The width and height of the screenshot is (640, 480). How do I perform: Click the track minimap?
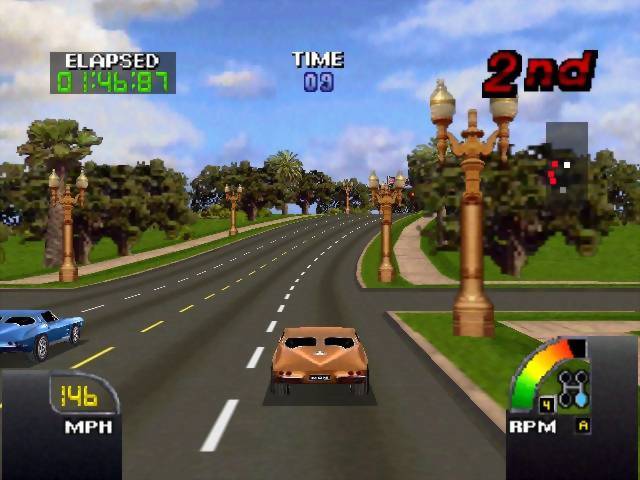[565, 158]
